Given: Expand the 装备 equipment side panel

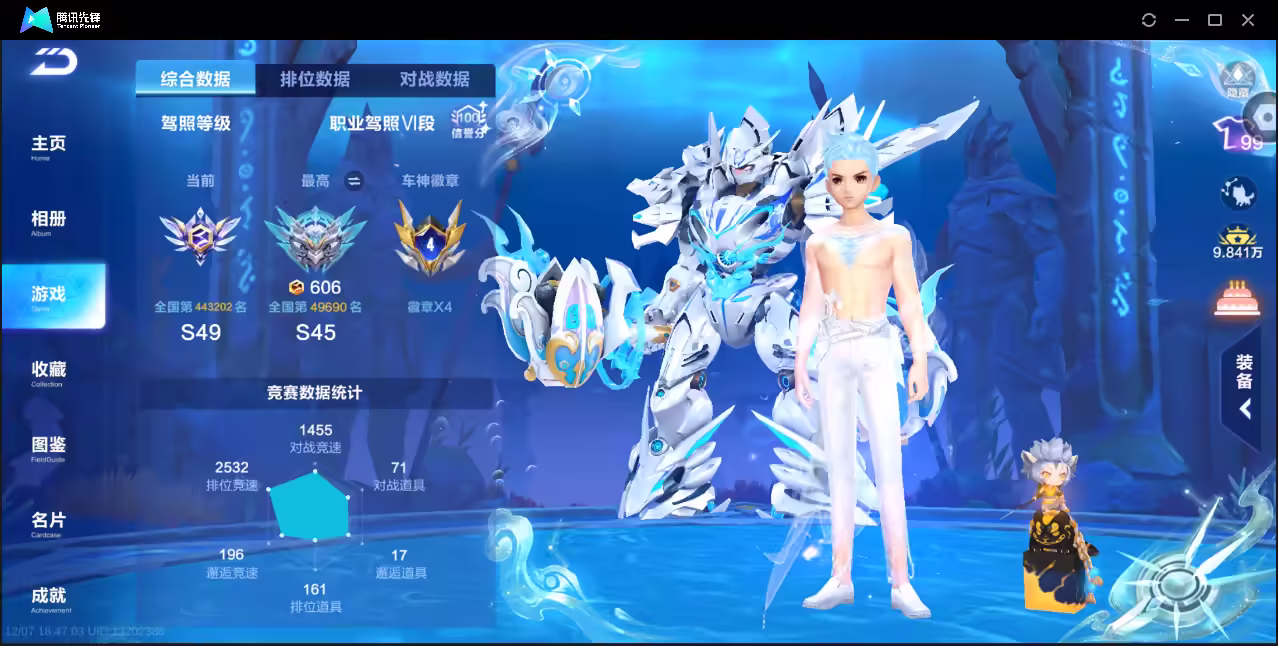Looking at the screenshot, I should (1244, 388).
